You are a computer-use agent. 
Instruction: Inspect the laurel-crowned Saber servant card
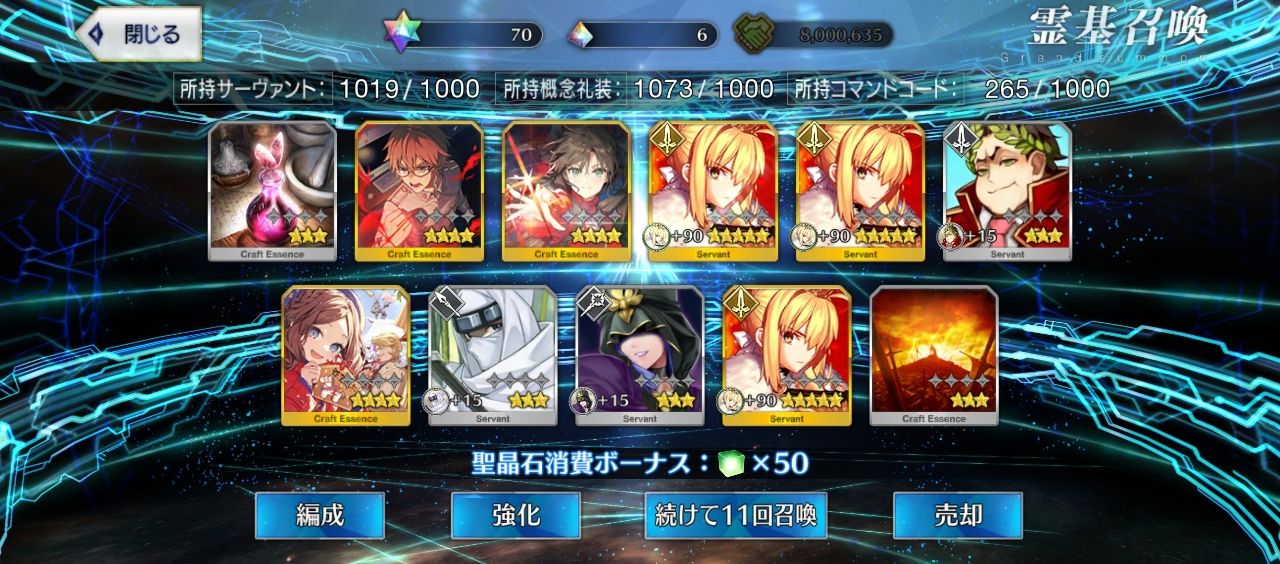click(x=1008, y=190)
